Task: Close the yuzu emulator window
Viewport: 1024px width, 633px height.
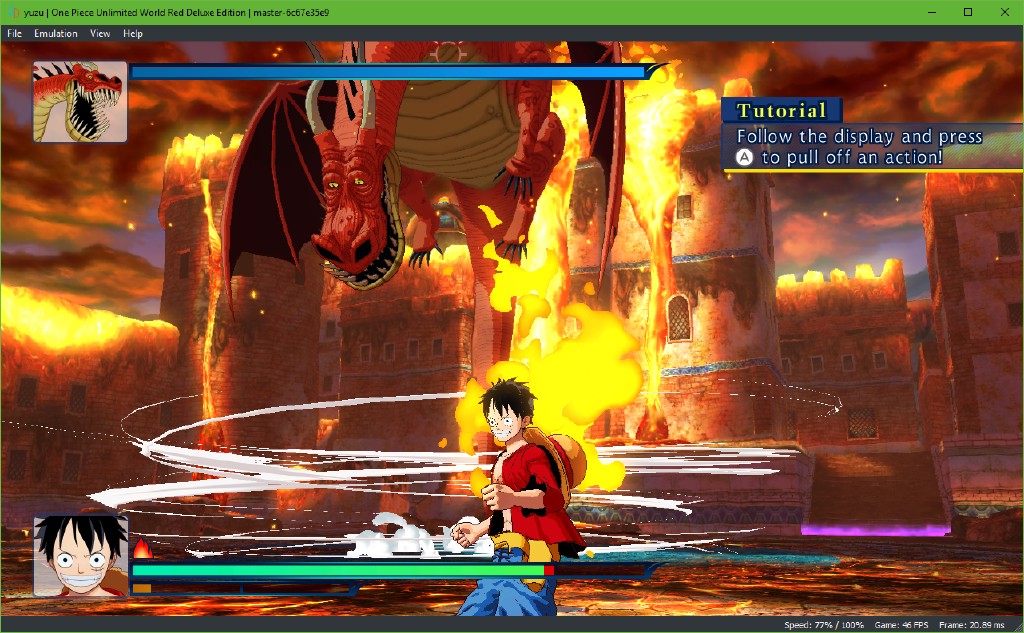Action: coord(1003,12)
